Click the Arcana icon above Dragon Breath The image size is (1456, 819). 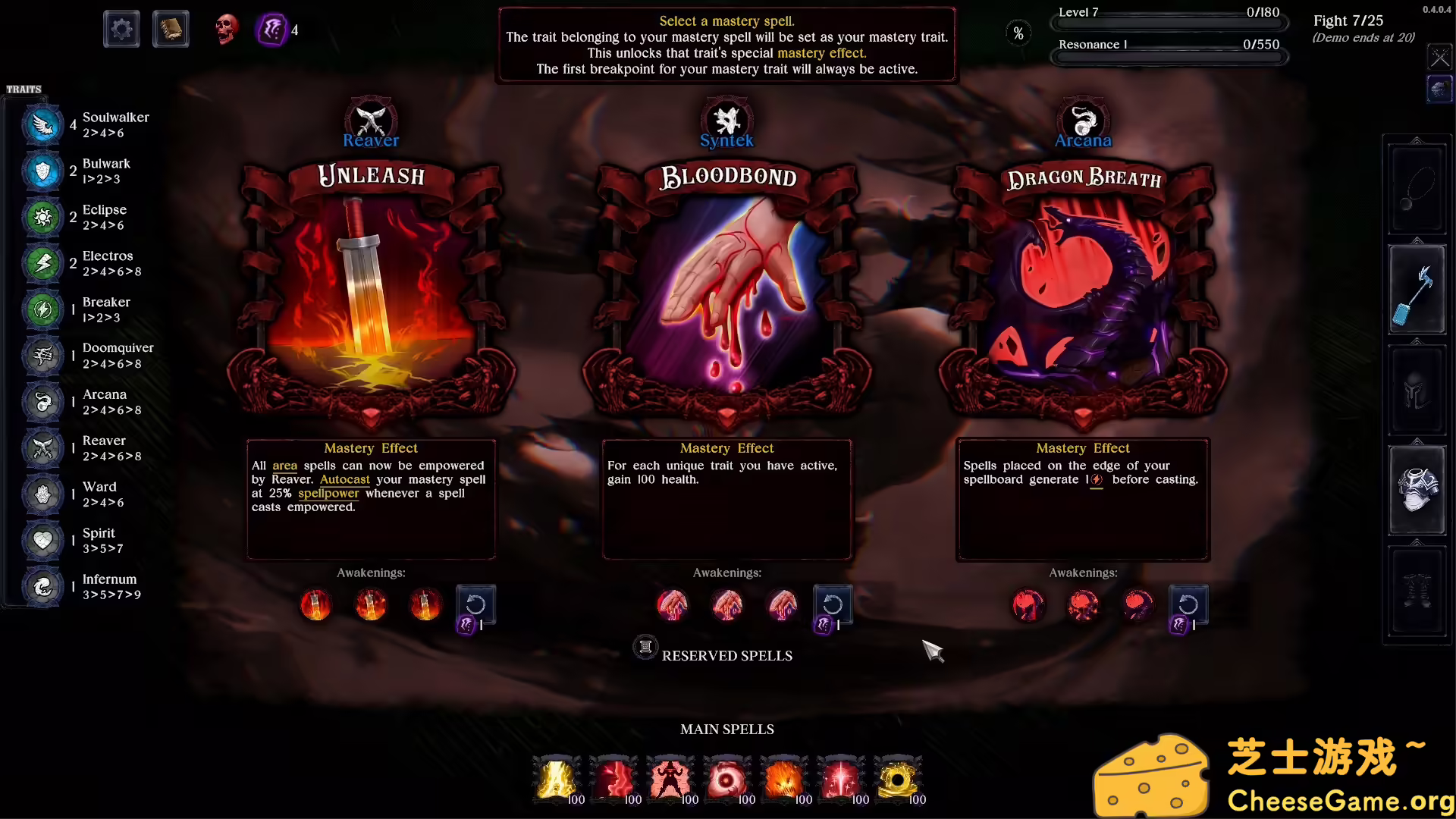click(x=1083, y=120)
